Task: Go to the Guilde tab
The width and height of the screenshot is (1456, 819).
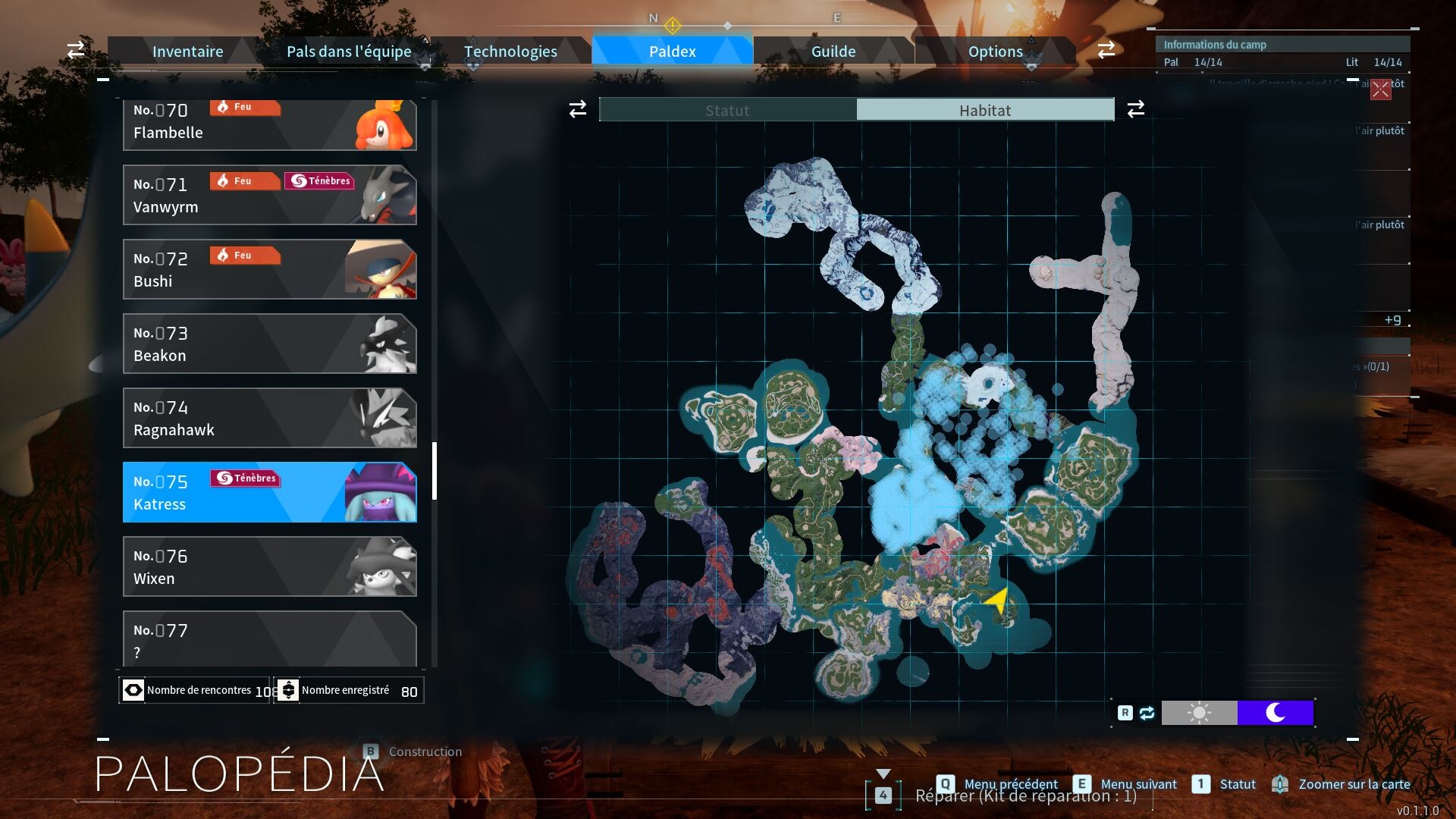Action: [x=833, y=52]
